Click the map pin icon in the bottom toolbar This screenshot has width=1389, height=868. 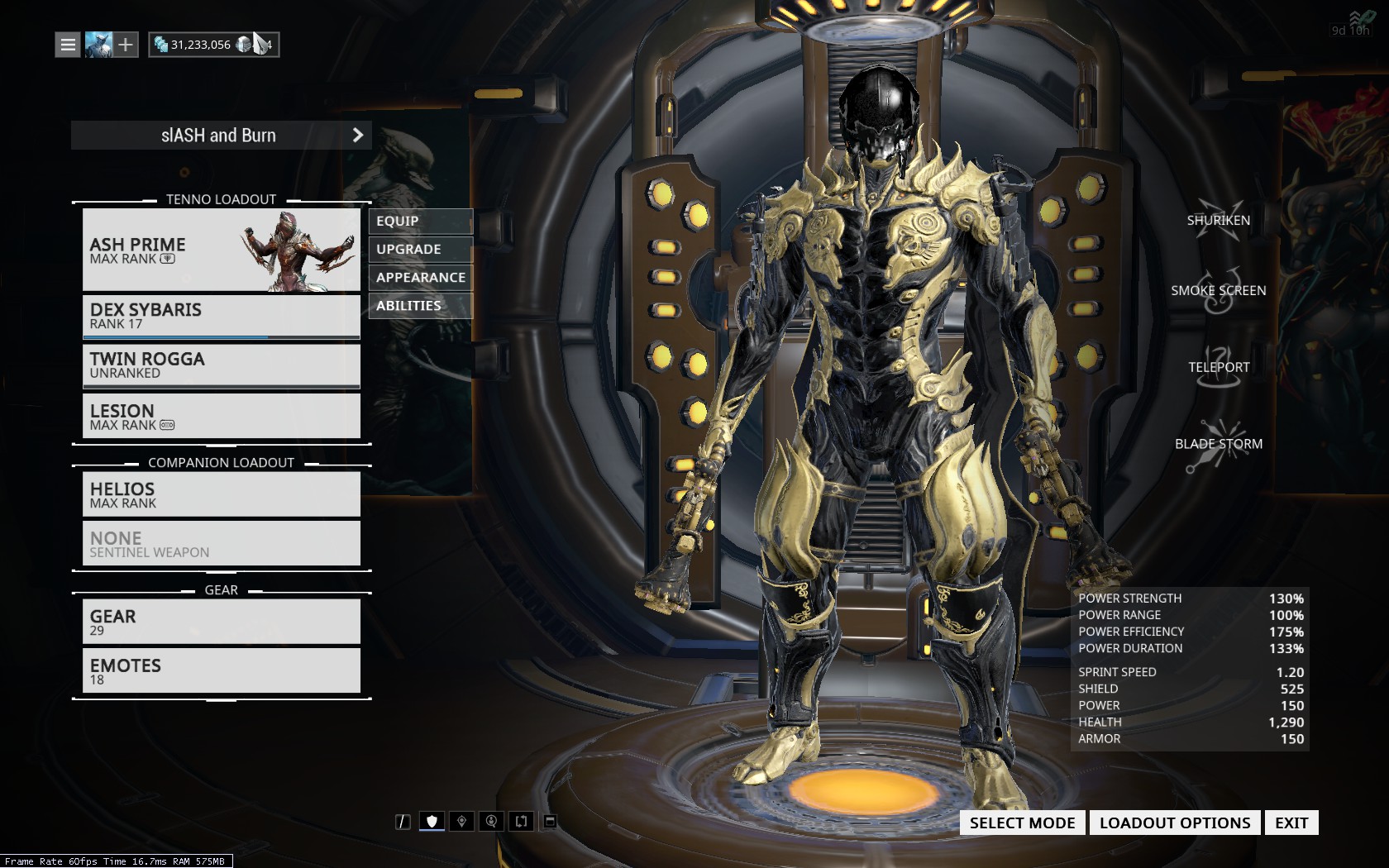click(461, 821)
